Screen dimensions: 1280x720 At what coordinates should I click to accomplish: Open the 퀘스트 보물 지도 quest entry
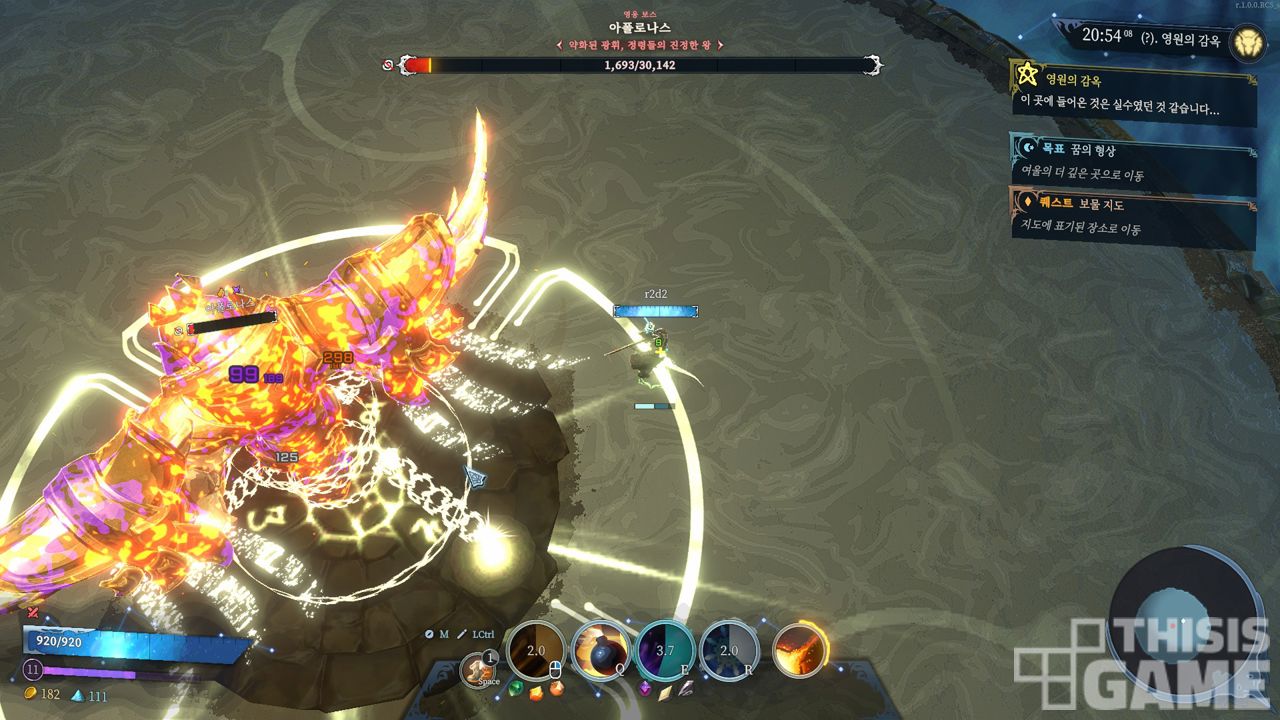pyautogui.click(x=1134, y=217)
